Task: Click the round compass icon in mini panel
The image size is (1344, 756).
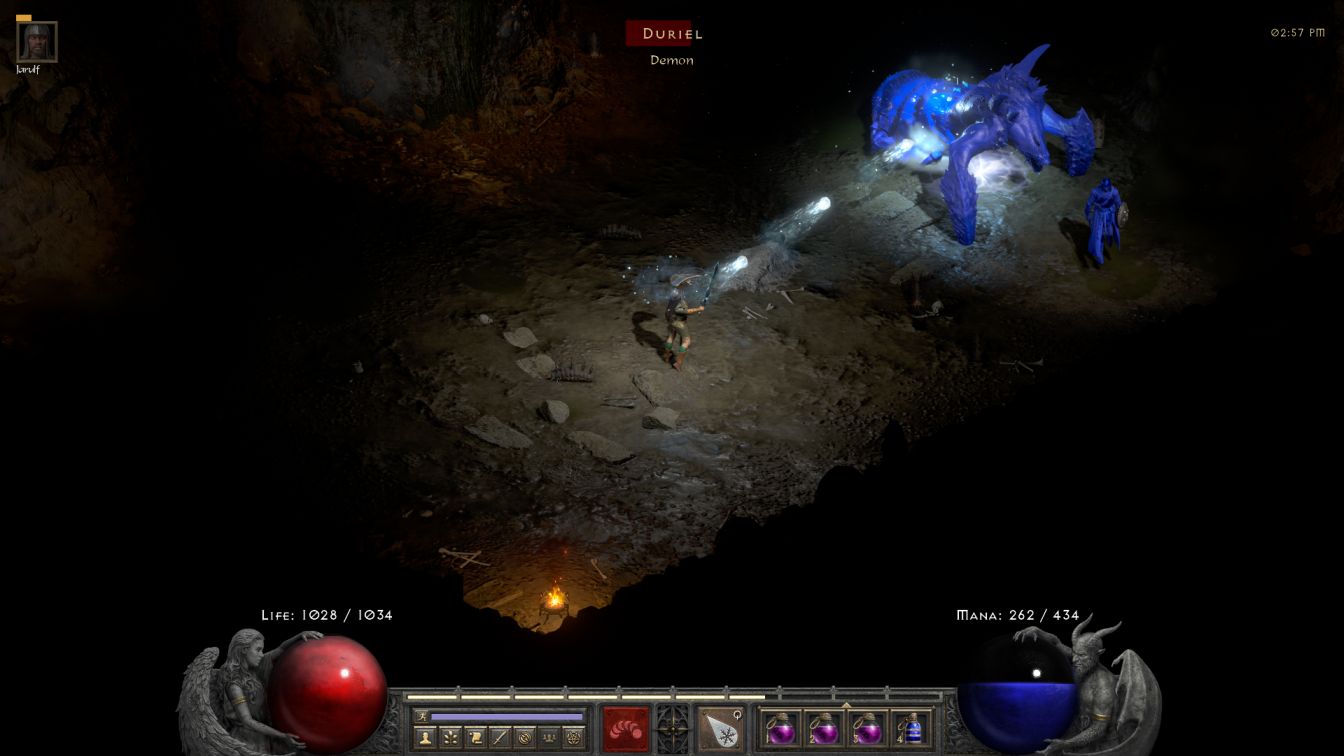Action: click(x=524, y=738)
